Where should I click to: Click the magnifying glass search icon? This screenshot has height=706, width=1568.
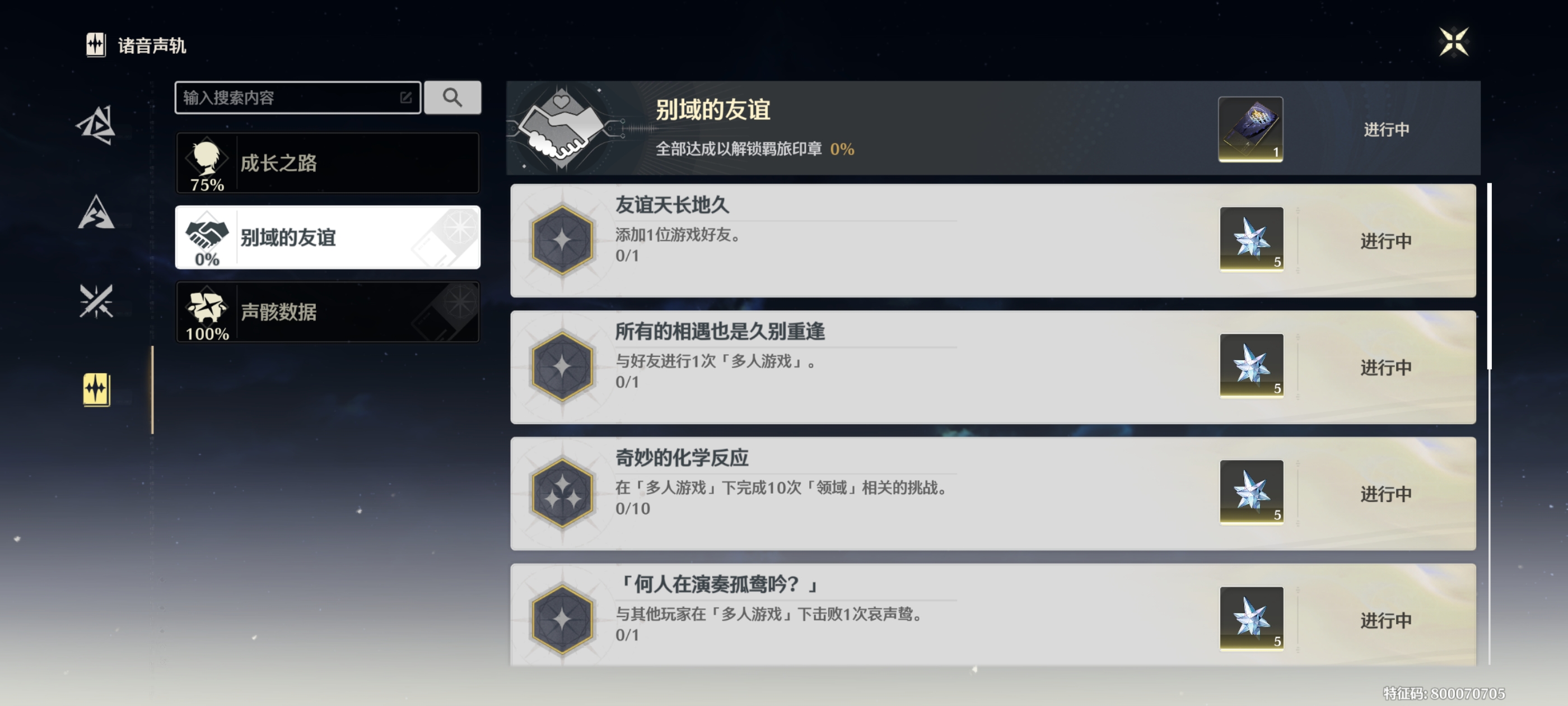click(x=453, y=97)
